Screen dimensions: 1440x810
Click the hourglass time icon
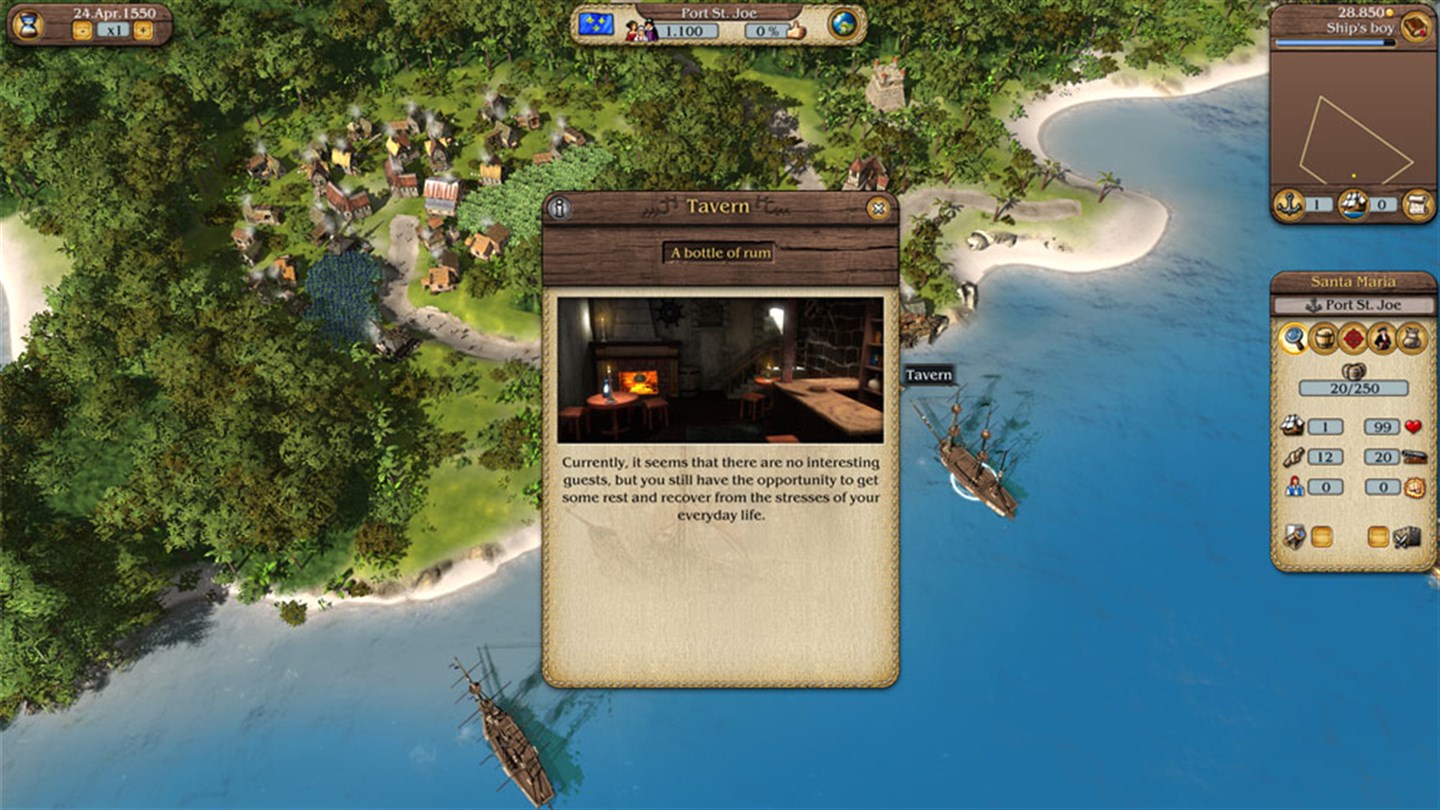coord(28,24)
